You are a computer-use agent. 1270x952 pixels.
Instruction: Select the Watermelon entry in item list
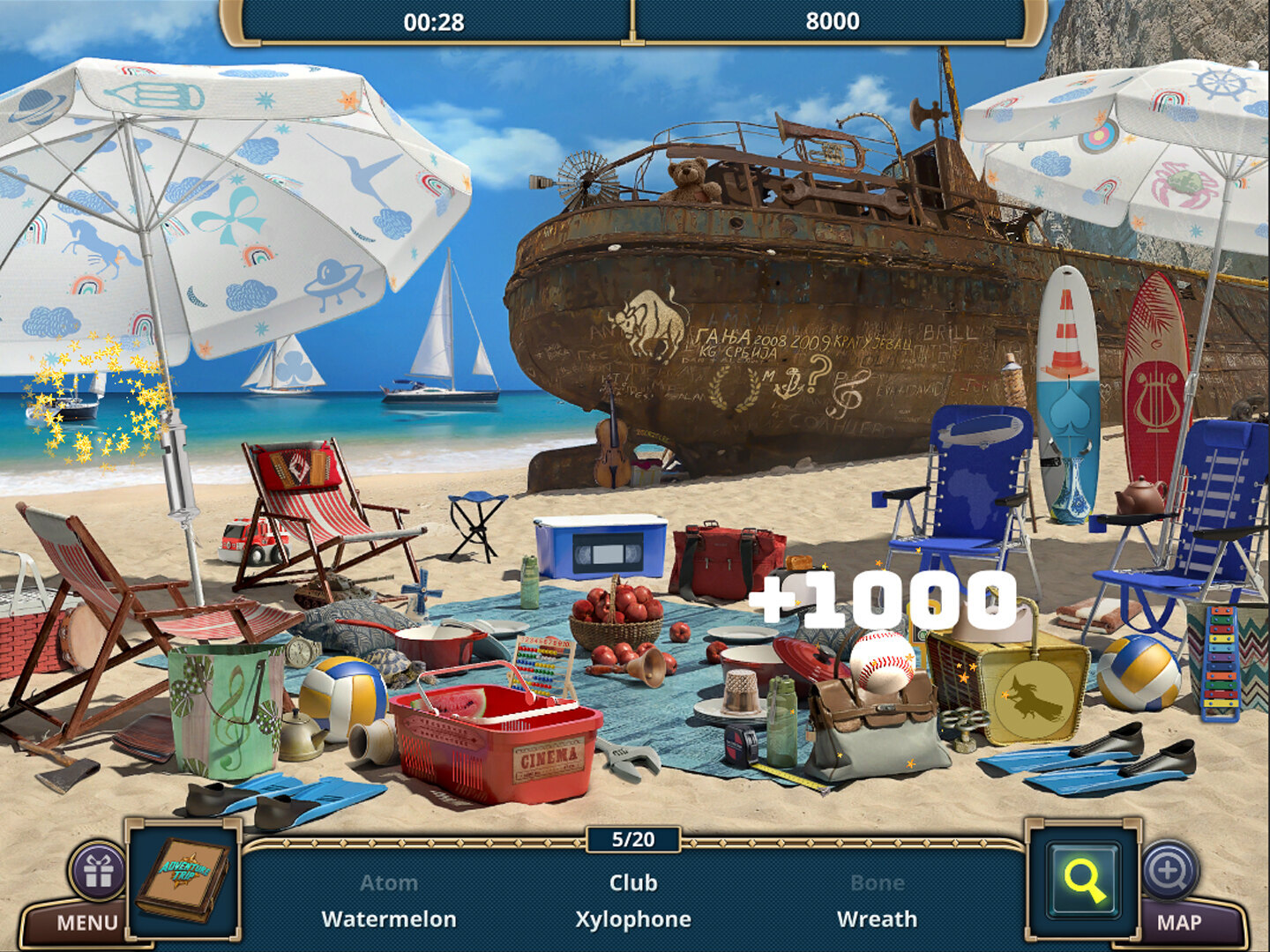coord(389,919)
